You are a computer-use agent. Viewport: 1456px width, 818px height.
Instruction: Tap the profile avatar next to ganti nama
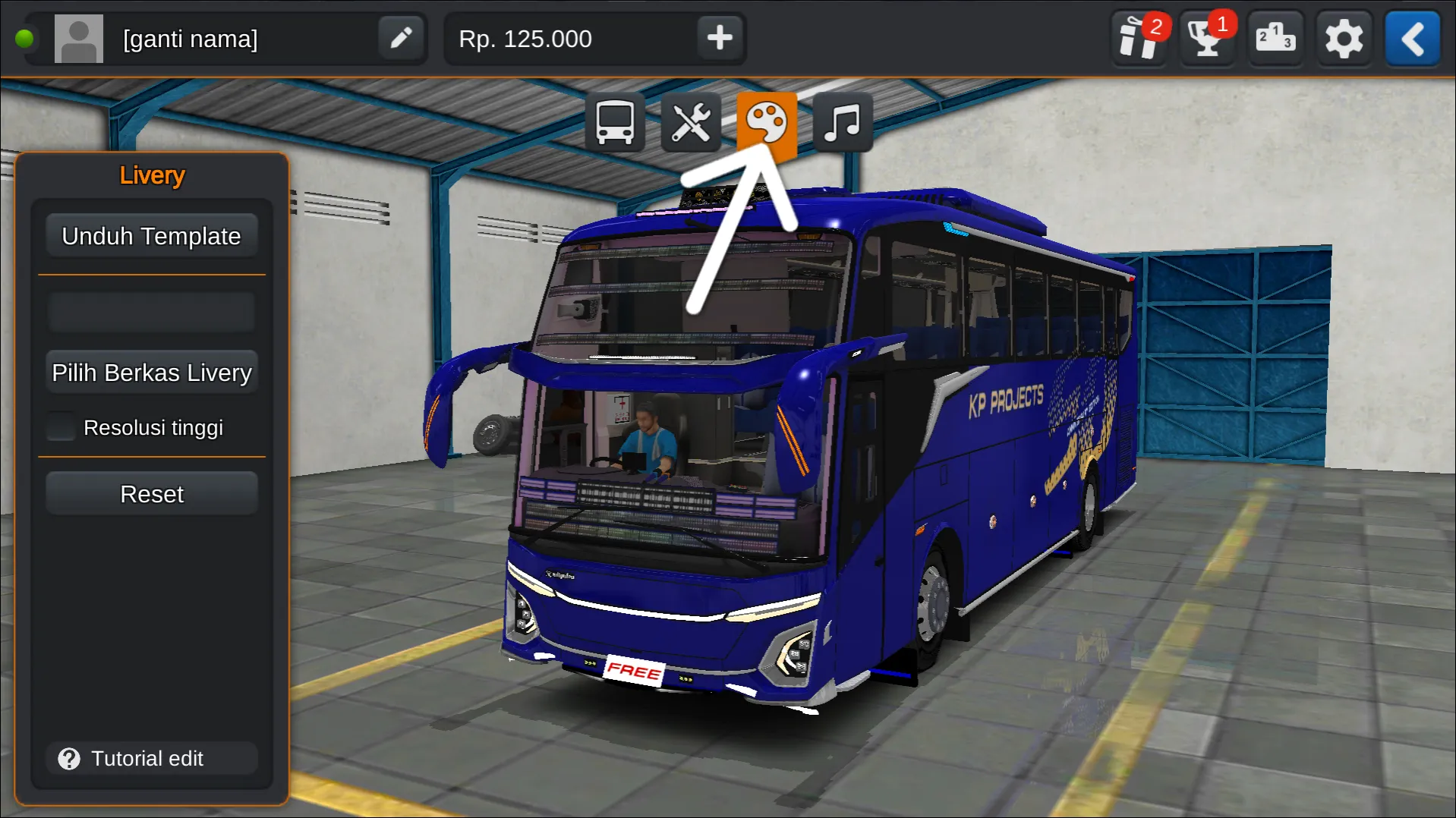(x=79, y=38)
